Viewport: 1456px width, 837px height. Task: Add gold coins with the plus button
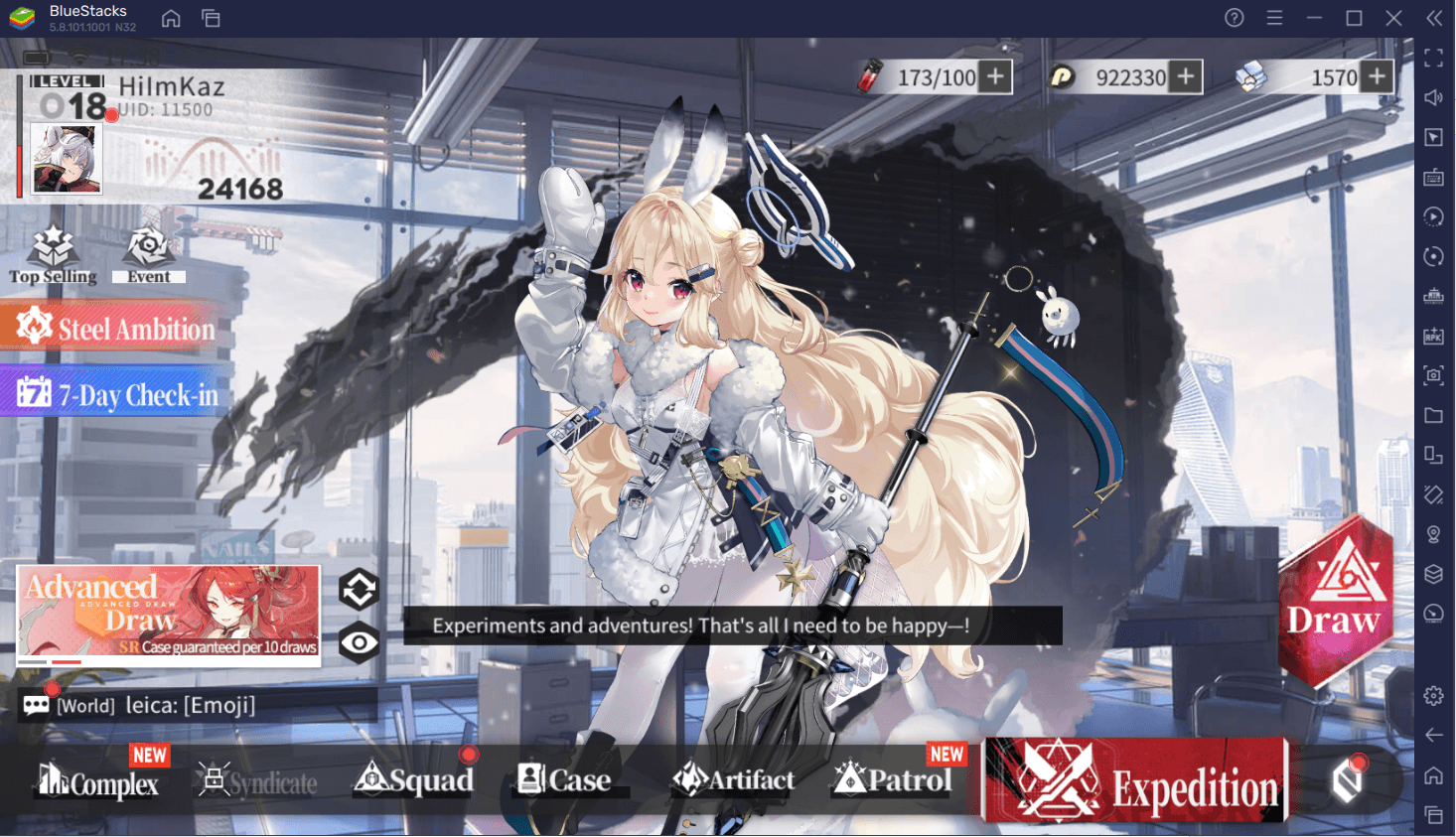(1185, 76)
